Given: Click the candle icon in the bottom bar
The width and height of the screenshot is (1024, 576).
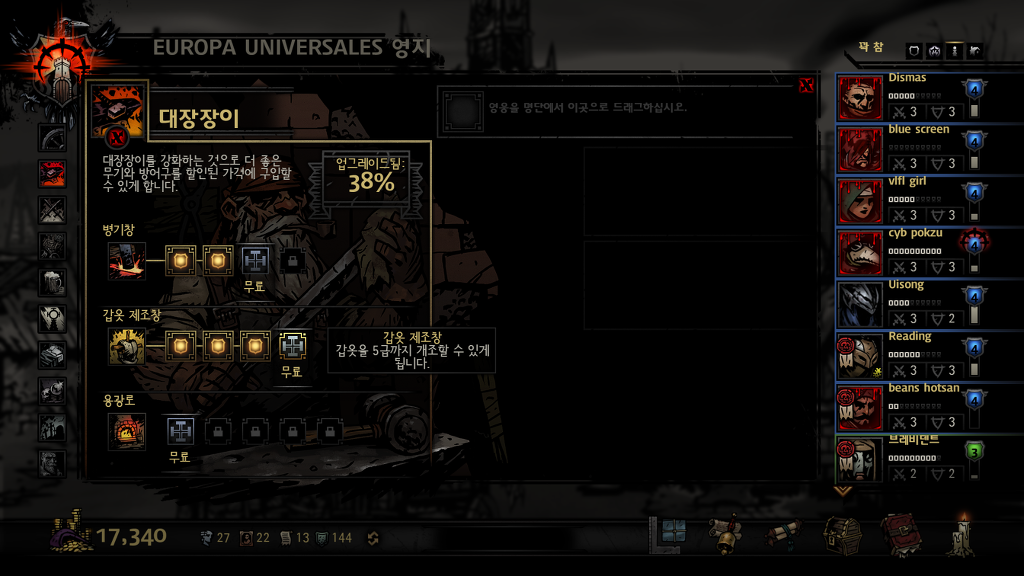Looking at the screenshot, I should pos(962,535).
